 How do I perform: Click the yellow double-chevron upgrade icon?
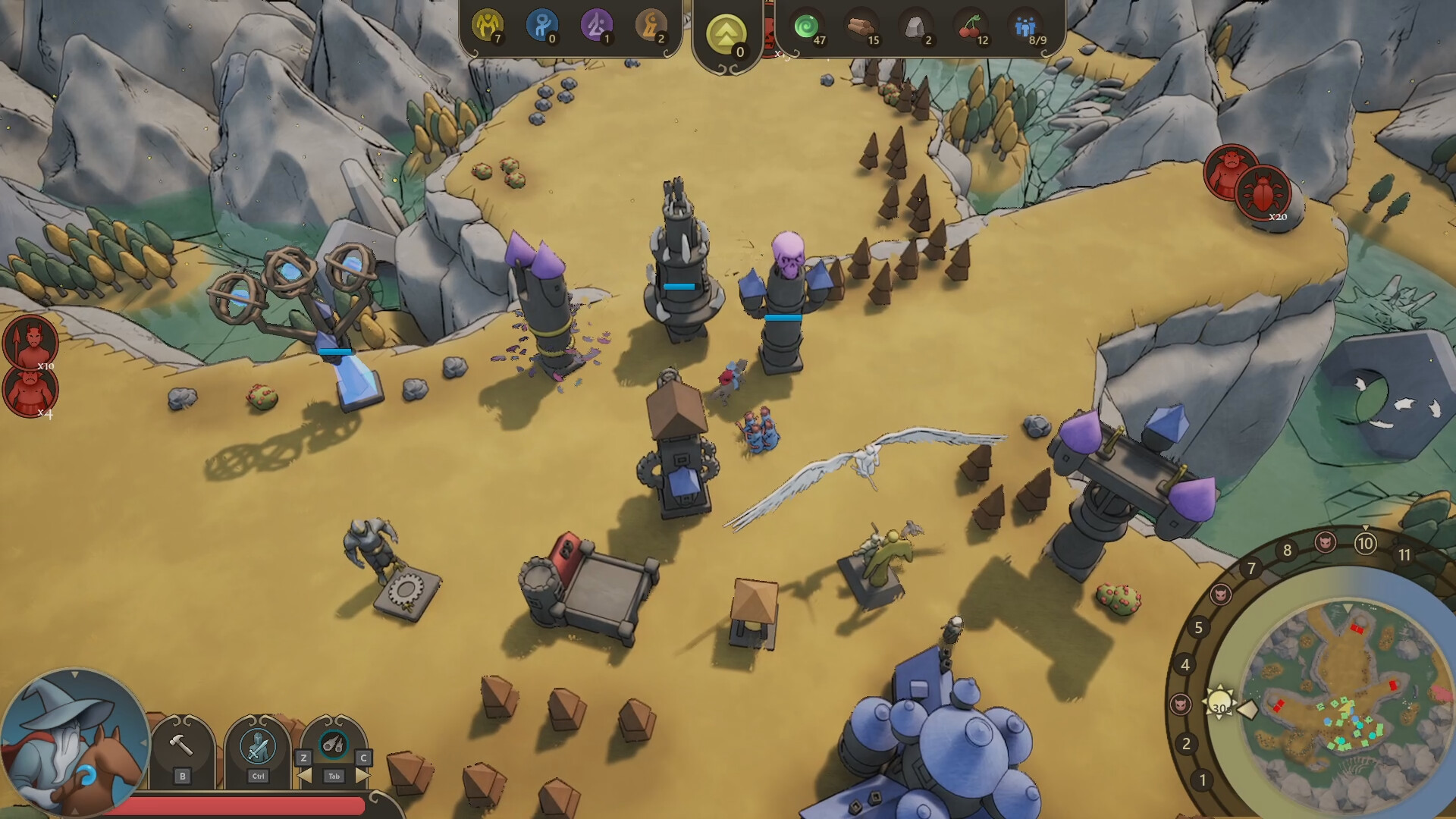(x=726, y=33)
